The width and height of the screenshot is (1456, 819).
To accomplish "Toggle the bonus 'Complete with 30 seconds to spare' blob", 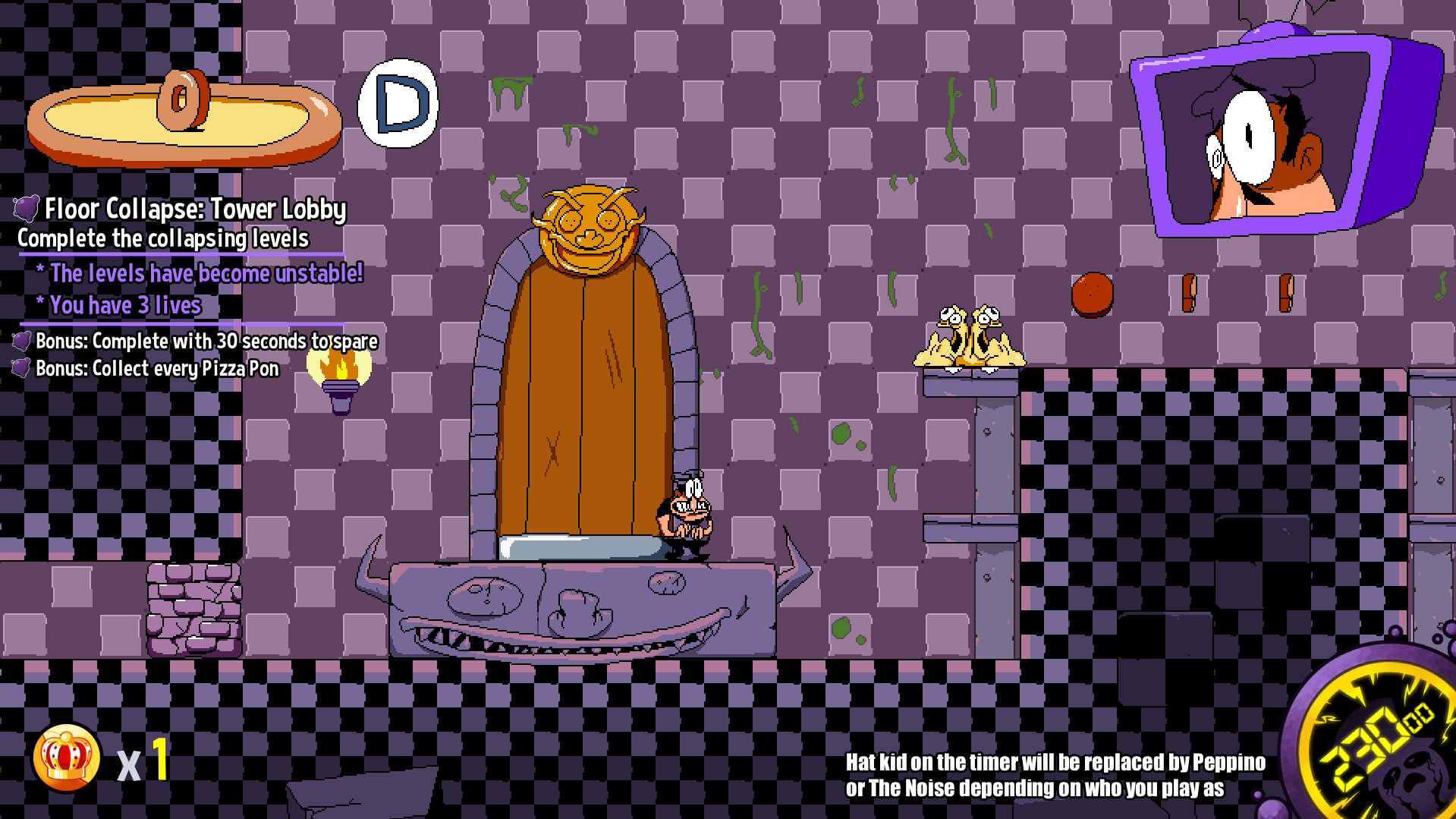I will tap(21, 342).
